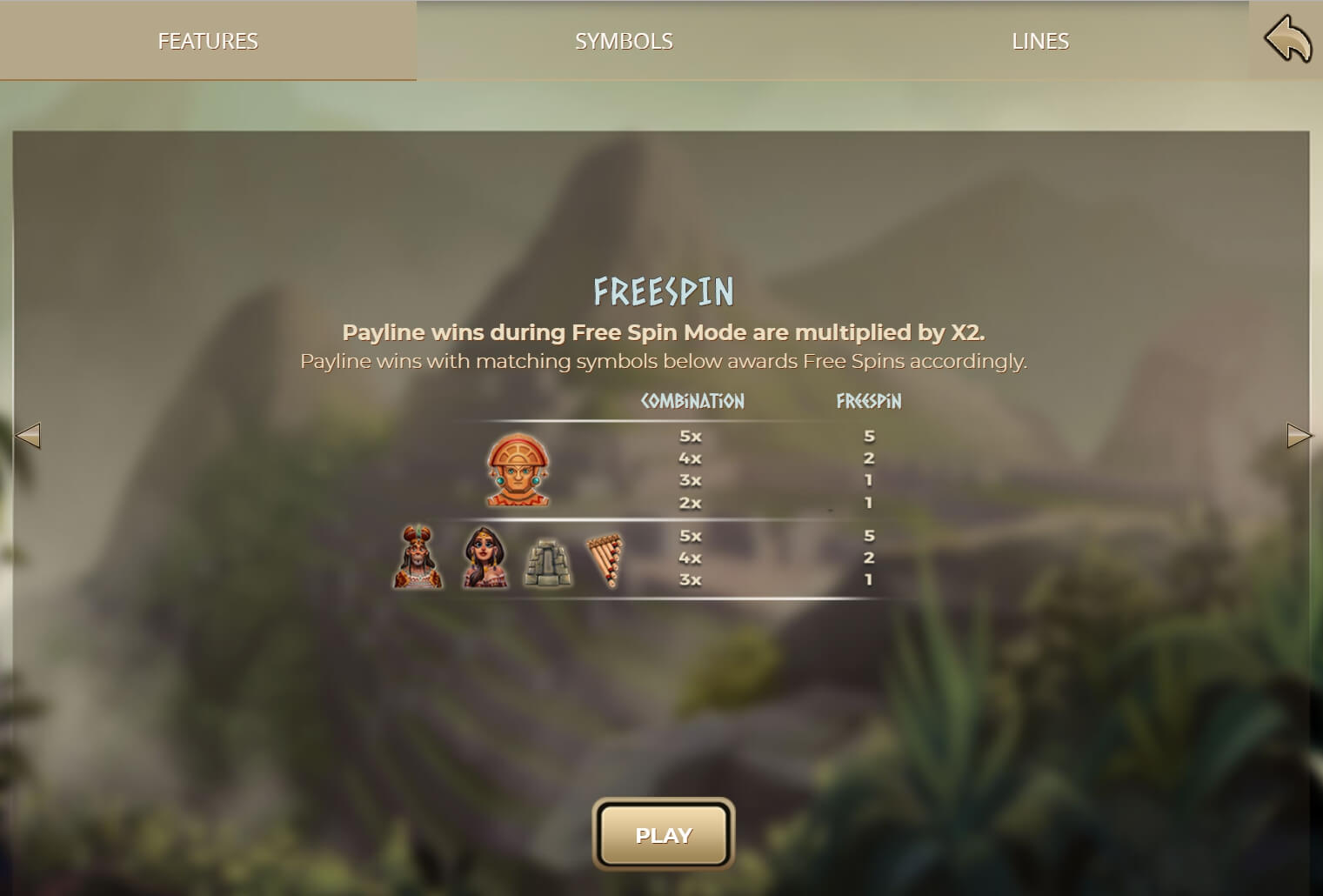
Task: Click the back arrow button
Action: (1287, 41)
